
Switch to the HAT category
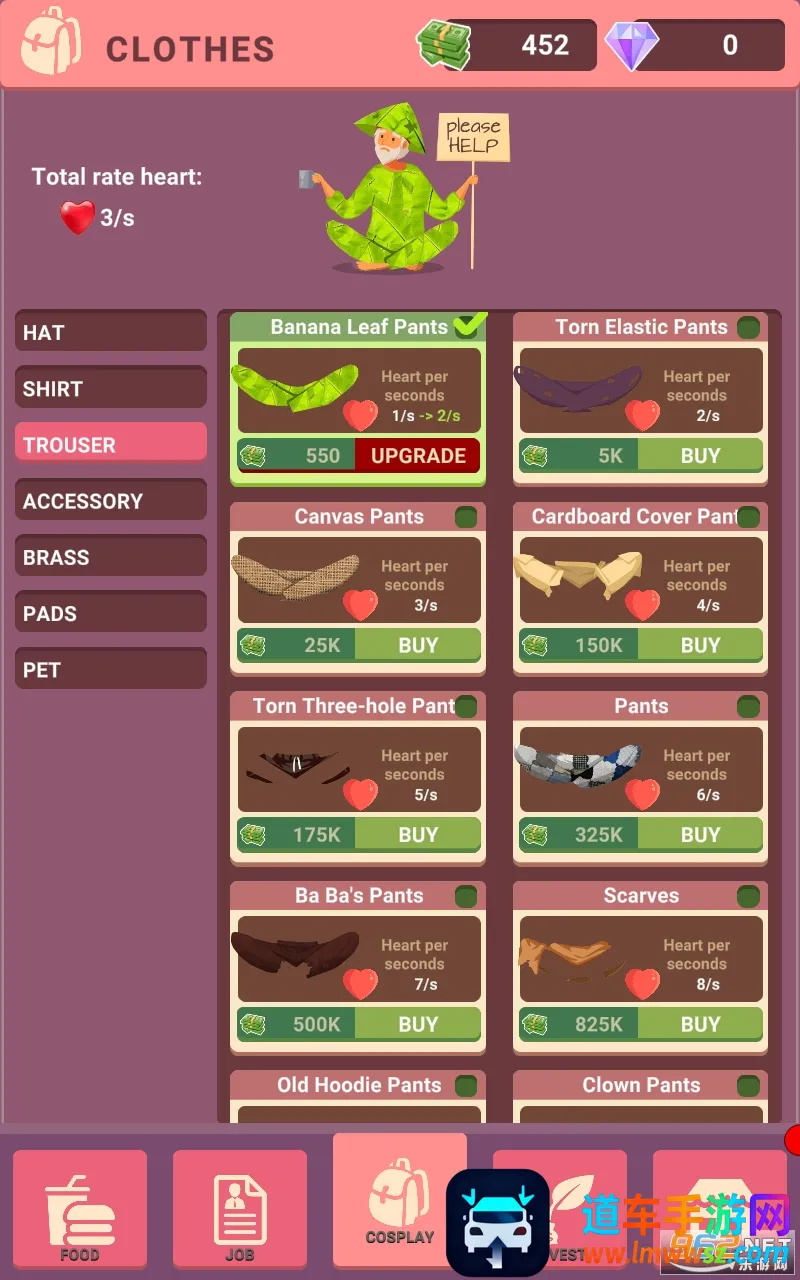click(110, 332)
